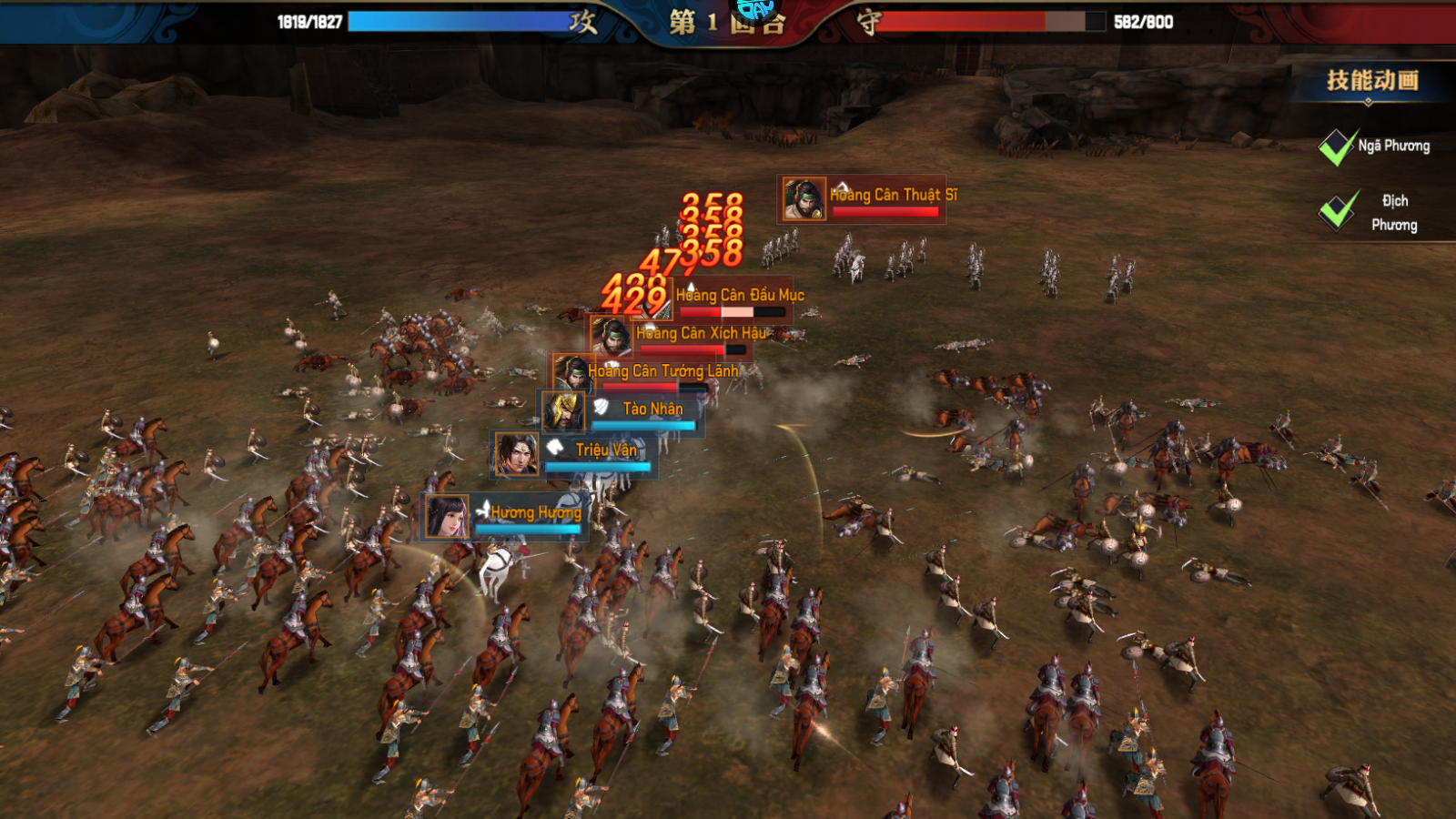Select the Hoàng Cân Thuật Sĩ enemy portrait
The image size is (1456, 819).
click(804, 198)
